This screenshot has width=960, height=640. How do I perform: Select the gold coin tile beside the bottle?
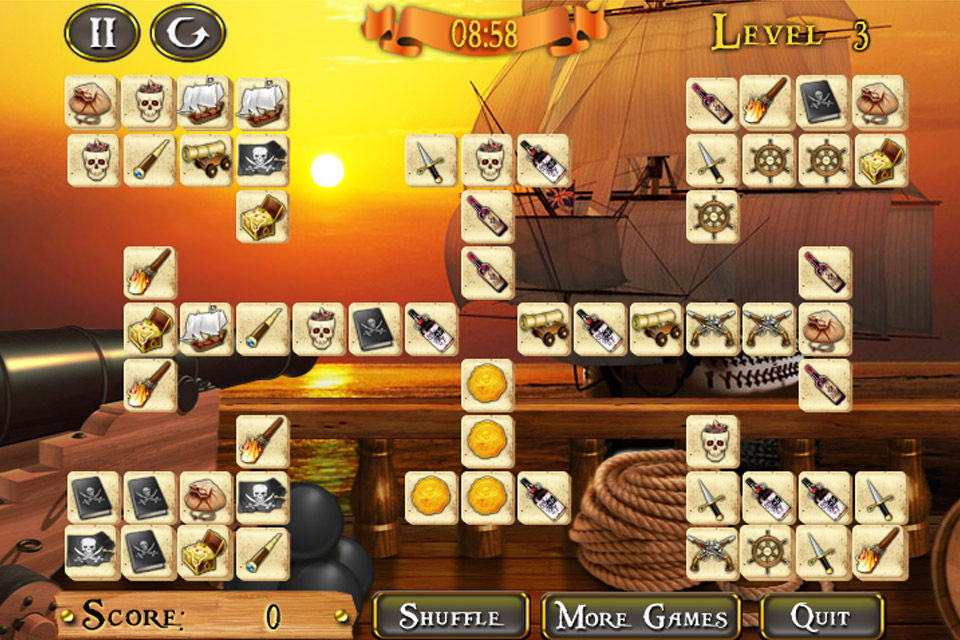[488, 497]
